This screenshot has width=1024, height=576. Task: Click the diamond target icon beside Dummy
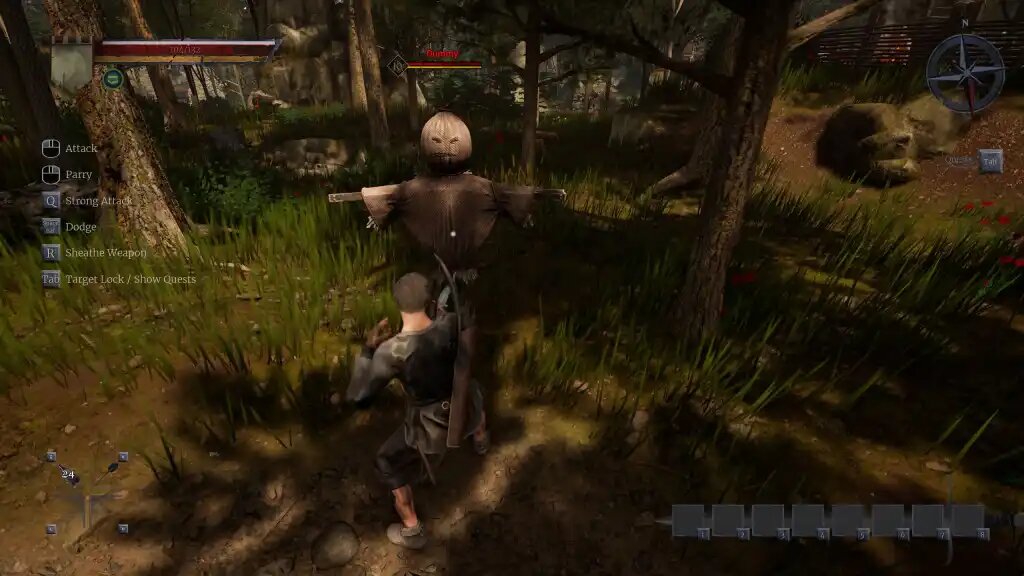397,65
